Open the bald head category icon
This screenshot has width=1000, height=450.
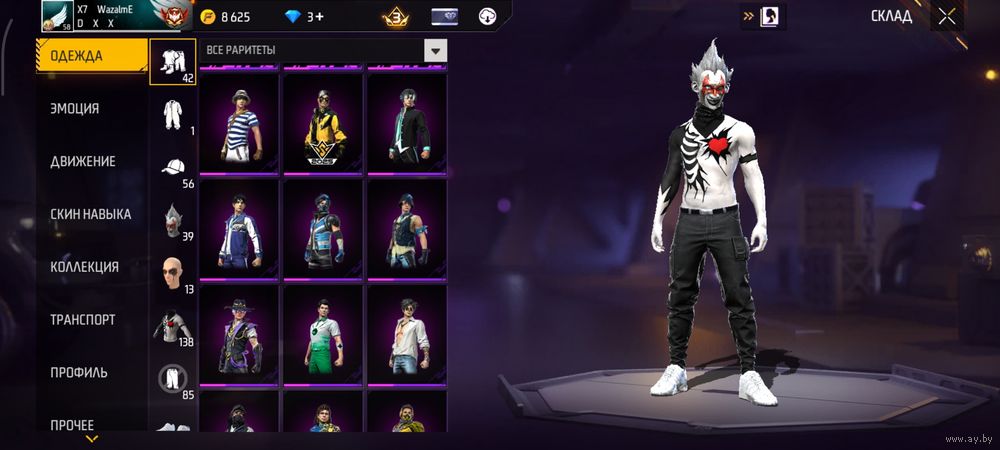click(173, 273)
